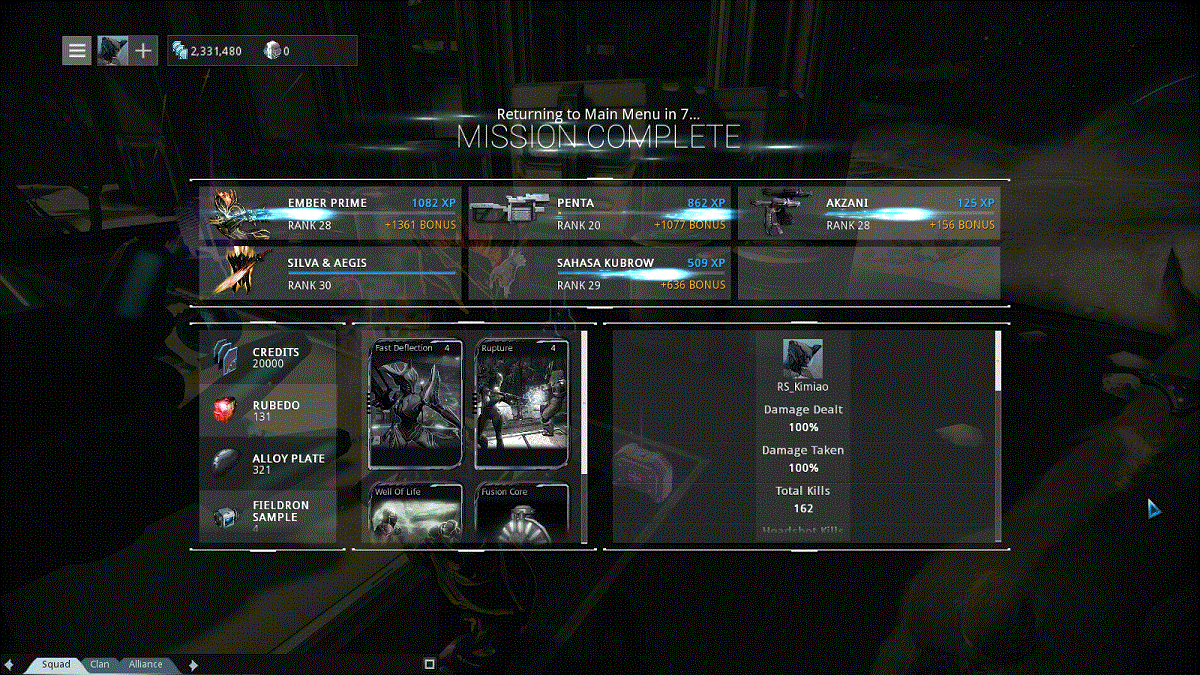Image resolution: width=1200 pixels, height=675 pixels.
Task: Switch to the Squad chat tab
Action: pyautogui.click(x=56, y=664)
